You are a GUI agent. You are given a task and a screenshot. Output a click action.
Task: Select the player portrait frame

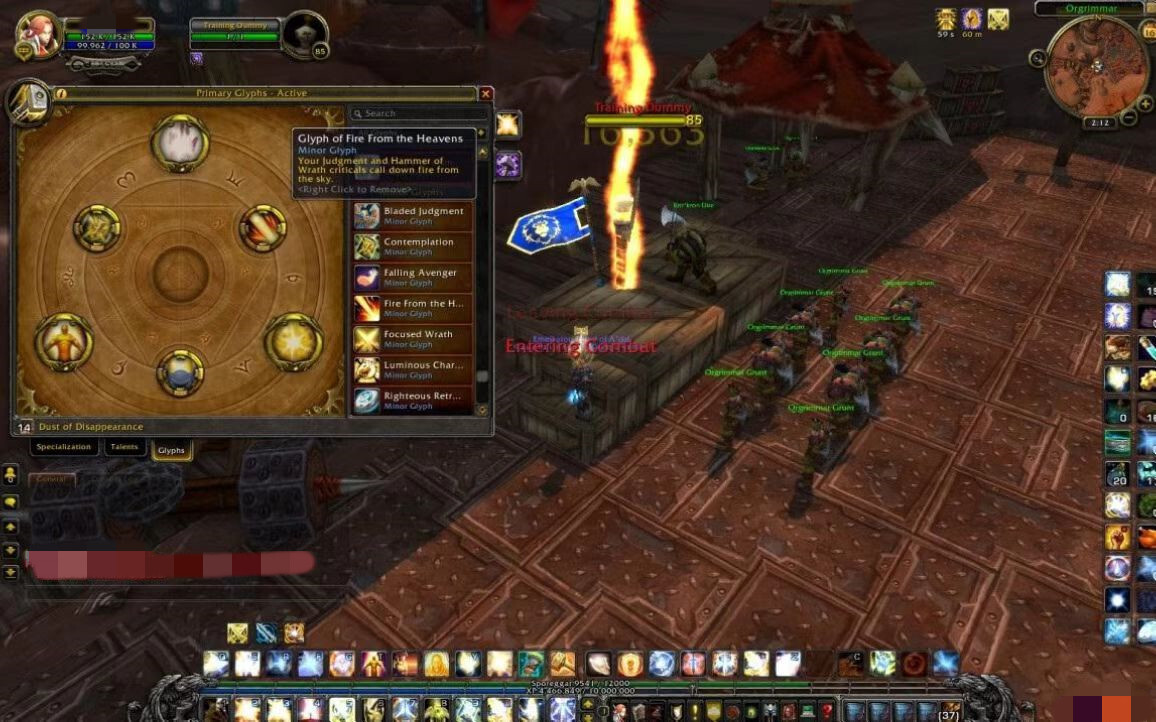(x=38, y=36)
